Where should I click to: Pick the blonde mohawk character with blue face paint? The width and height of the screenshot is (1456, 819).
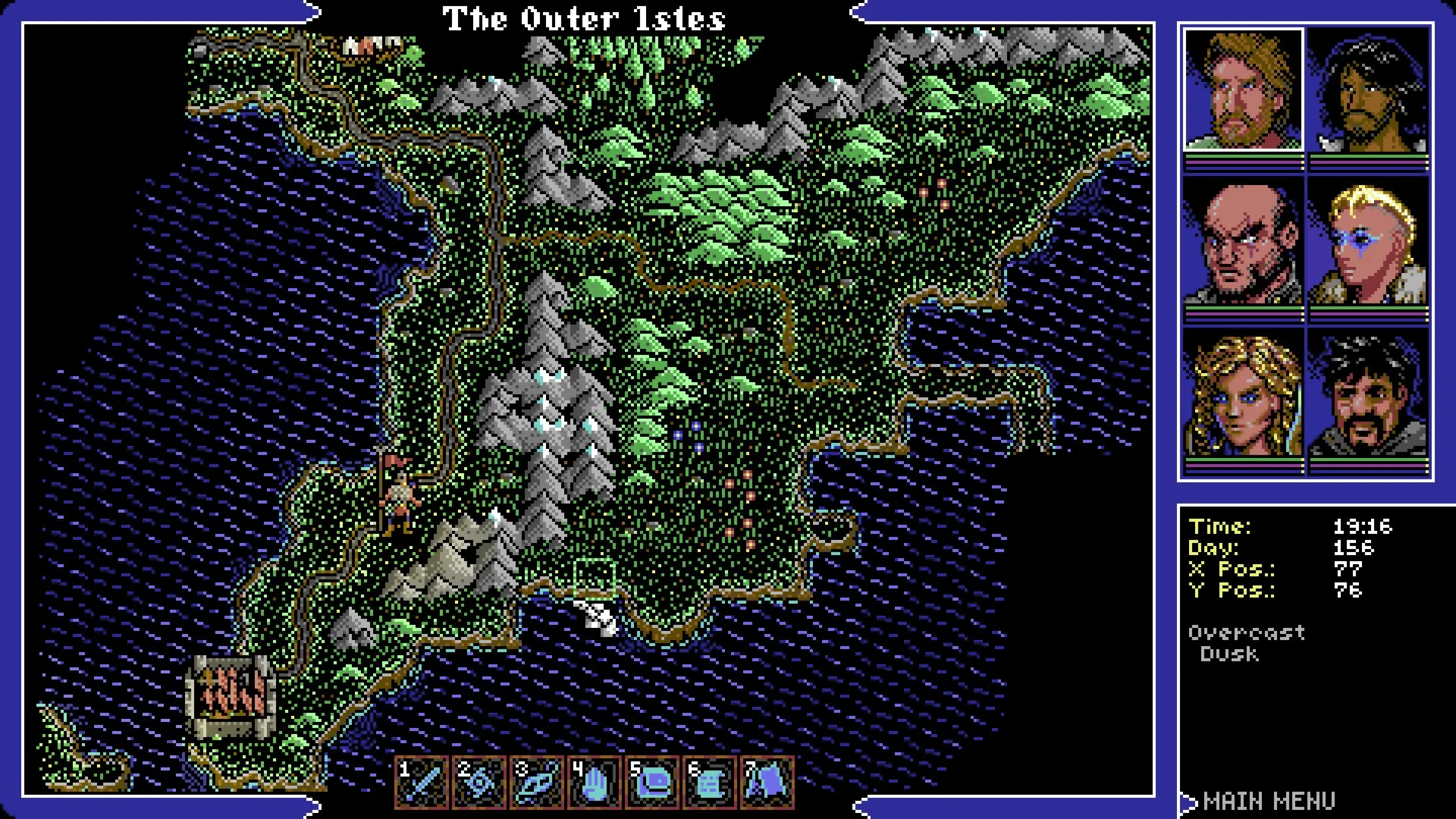pyautogui.click(x=1369, y=241)
